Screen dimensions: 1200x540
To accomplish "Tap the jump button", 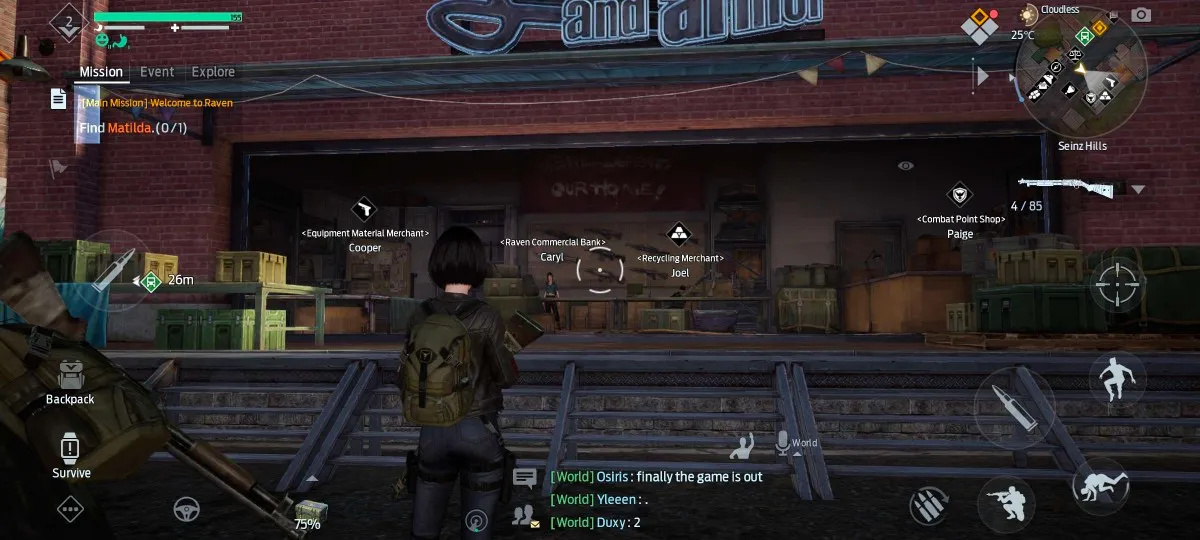I will point(1117,380).
